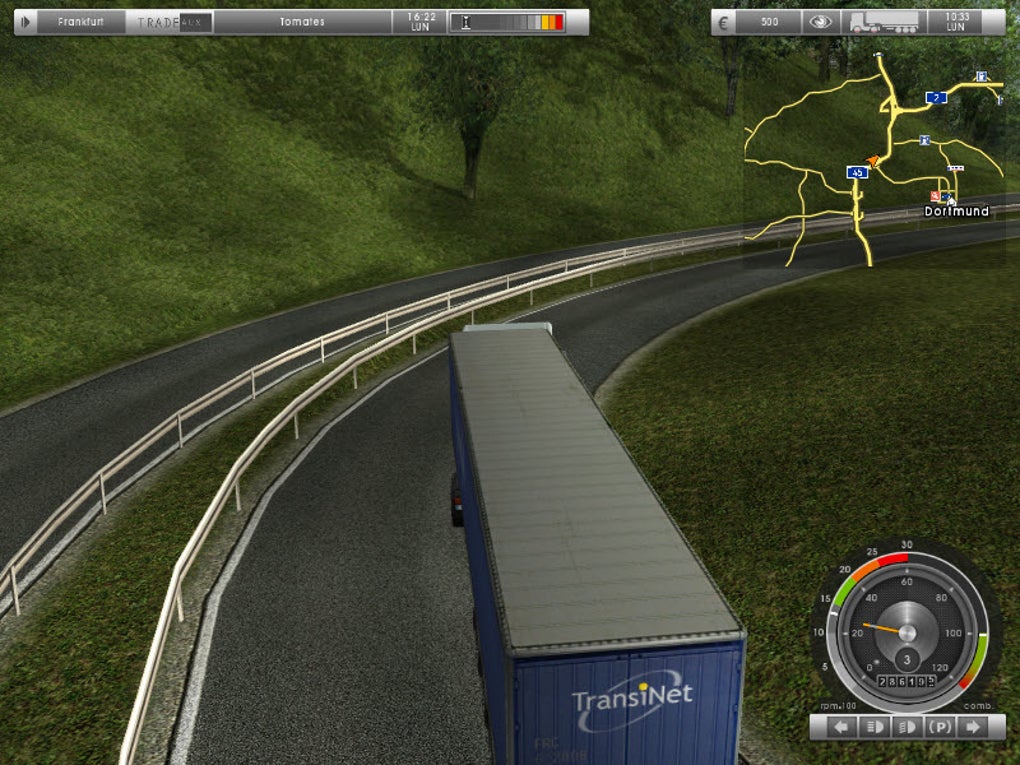Select the Frankfurt destination field

click(81, 22)
